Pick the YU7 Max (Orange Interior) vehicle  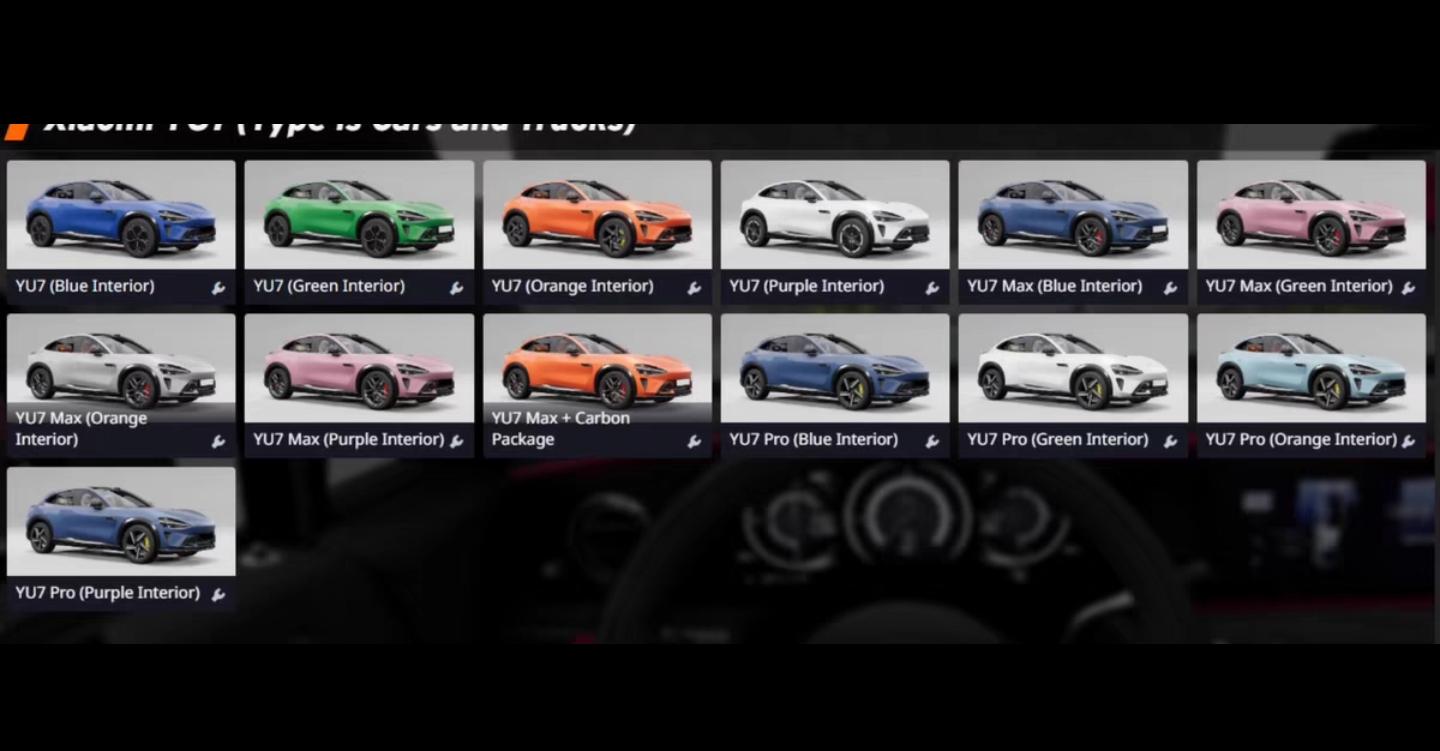click(121, 369)
